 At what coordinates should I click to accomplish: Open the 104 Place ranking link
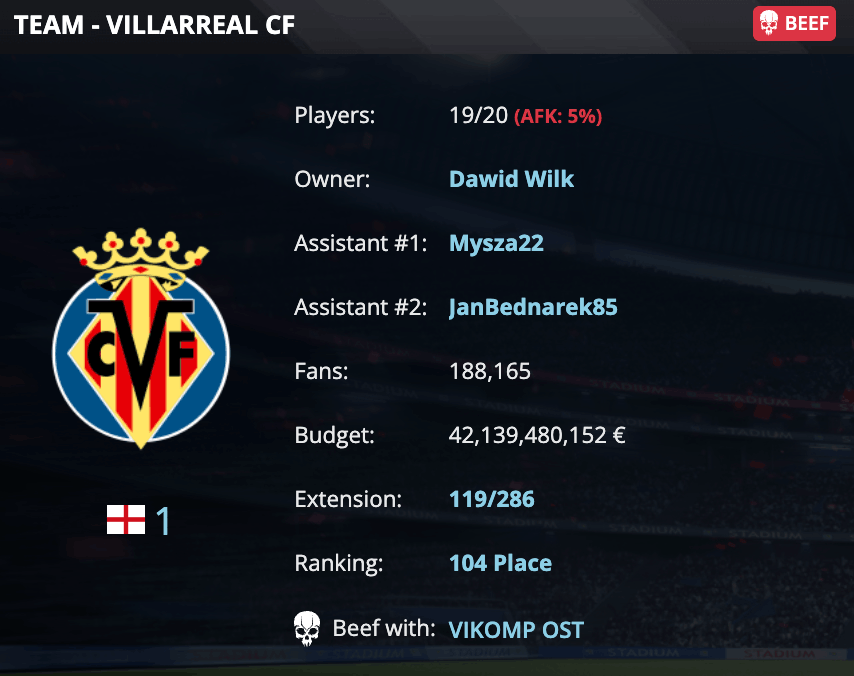[500, 563]
